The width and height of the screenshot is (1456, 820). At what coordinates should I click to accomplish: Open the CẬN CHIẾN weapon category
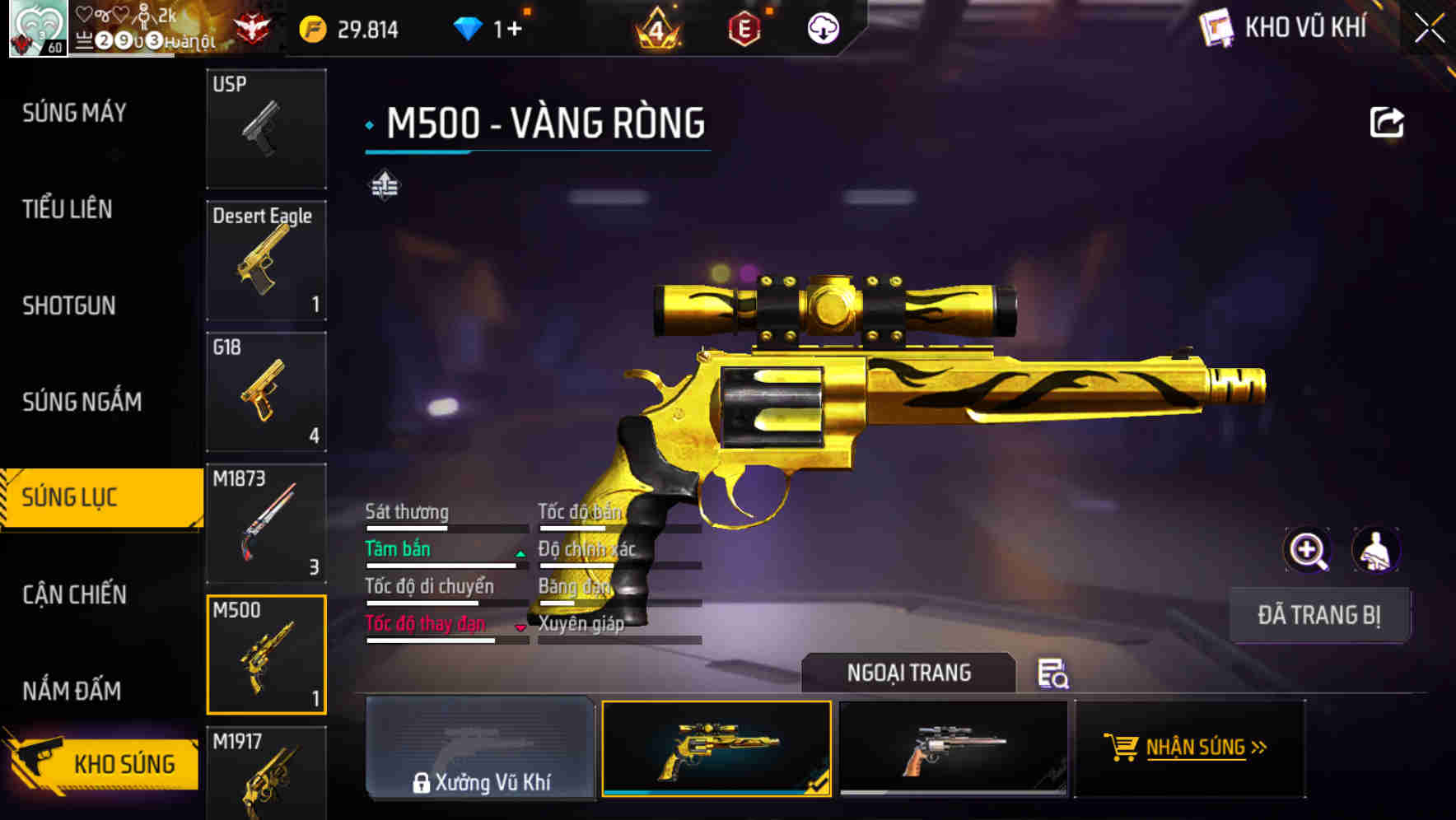click(74, 594)
